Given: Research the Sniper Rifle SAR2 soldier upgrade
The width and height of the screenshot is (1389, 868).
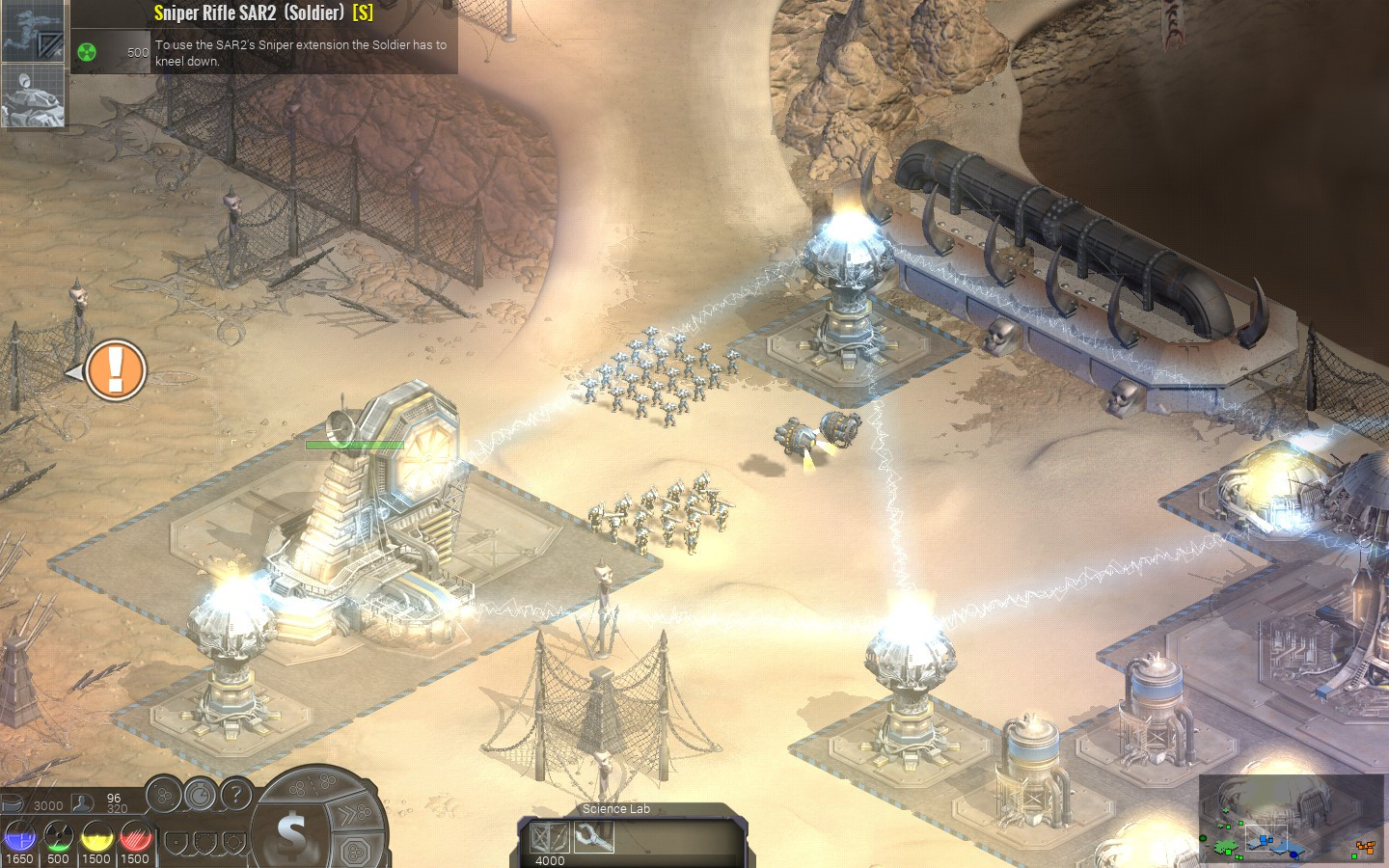Looking at the screenshot, I should [x=32, y=31].
